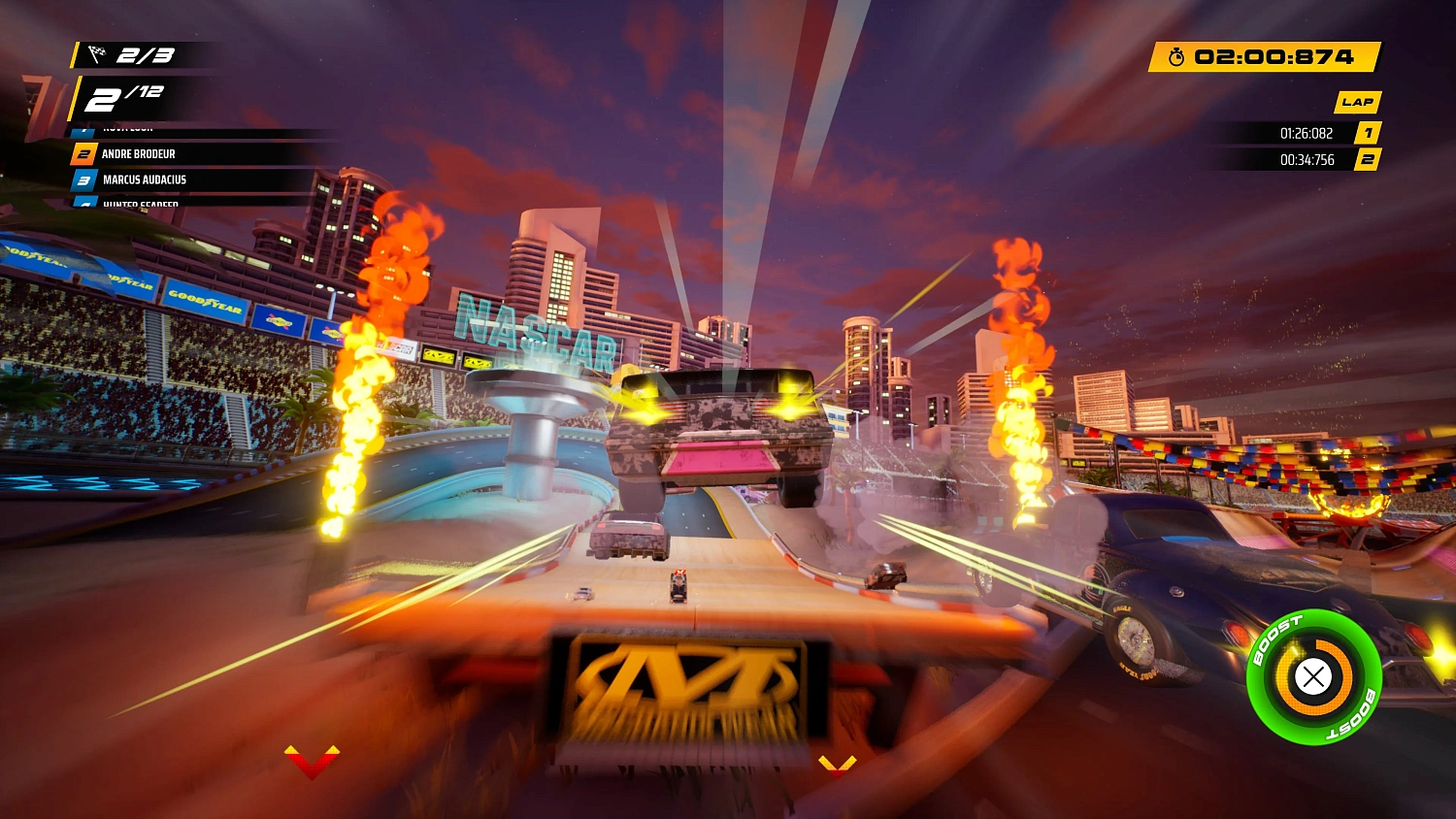Click the yellow LAP label badge
Viewport: 1456px width, 819px height.
[1357, 101]
